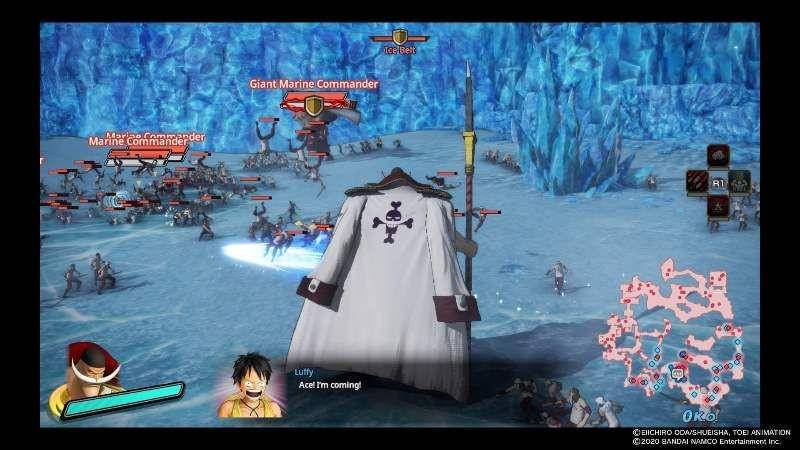Select the Ice Belt territory shield marker
800x450 pixels.
[400, 36]
